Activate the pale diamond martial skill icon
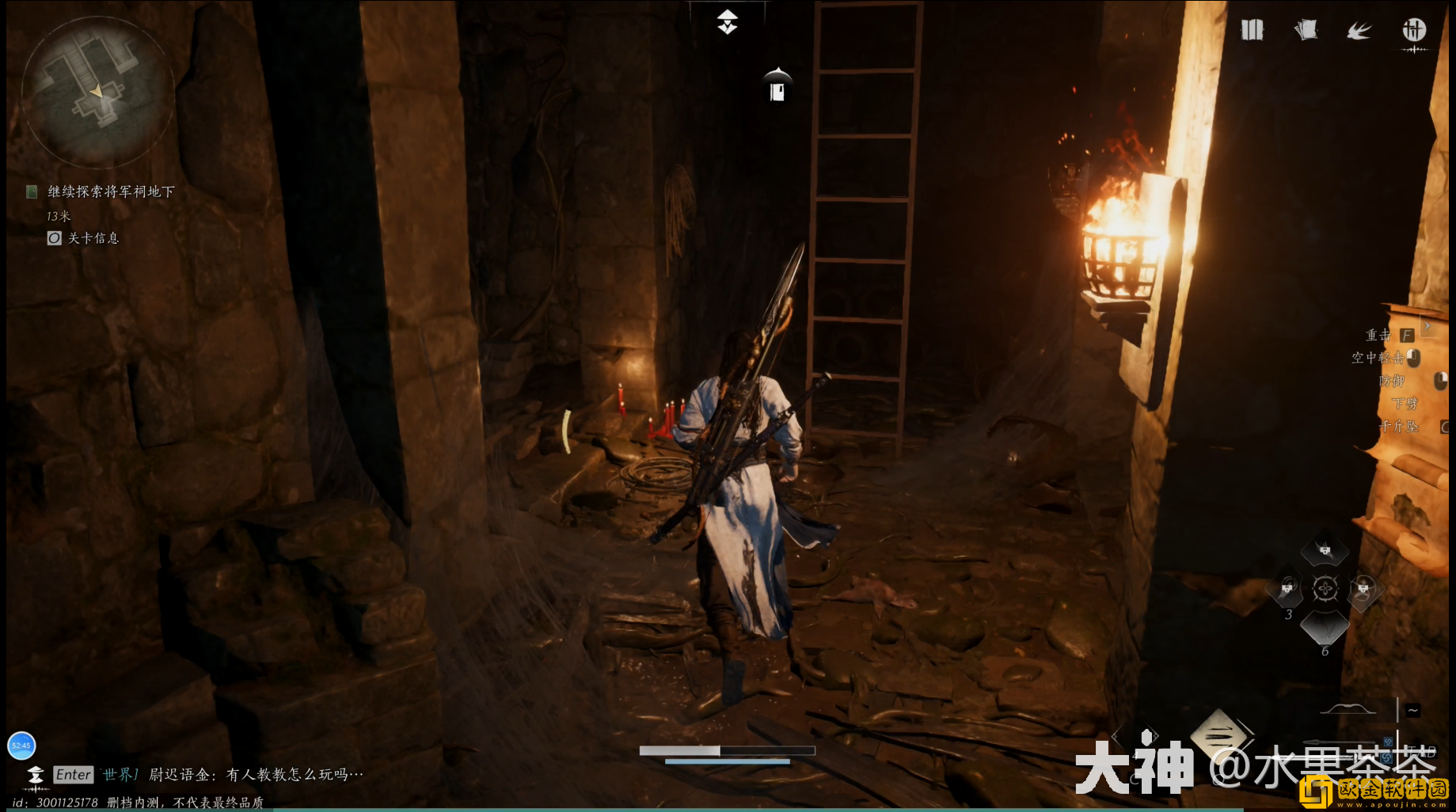Image resolution: width=1456 pixels, height=812 pixels. coord(1218,733)
